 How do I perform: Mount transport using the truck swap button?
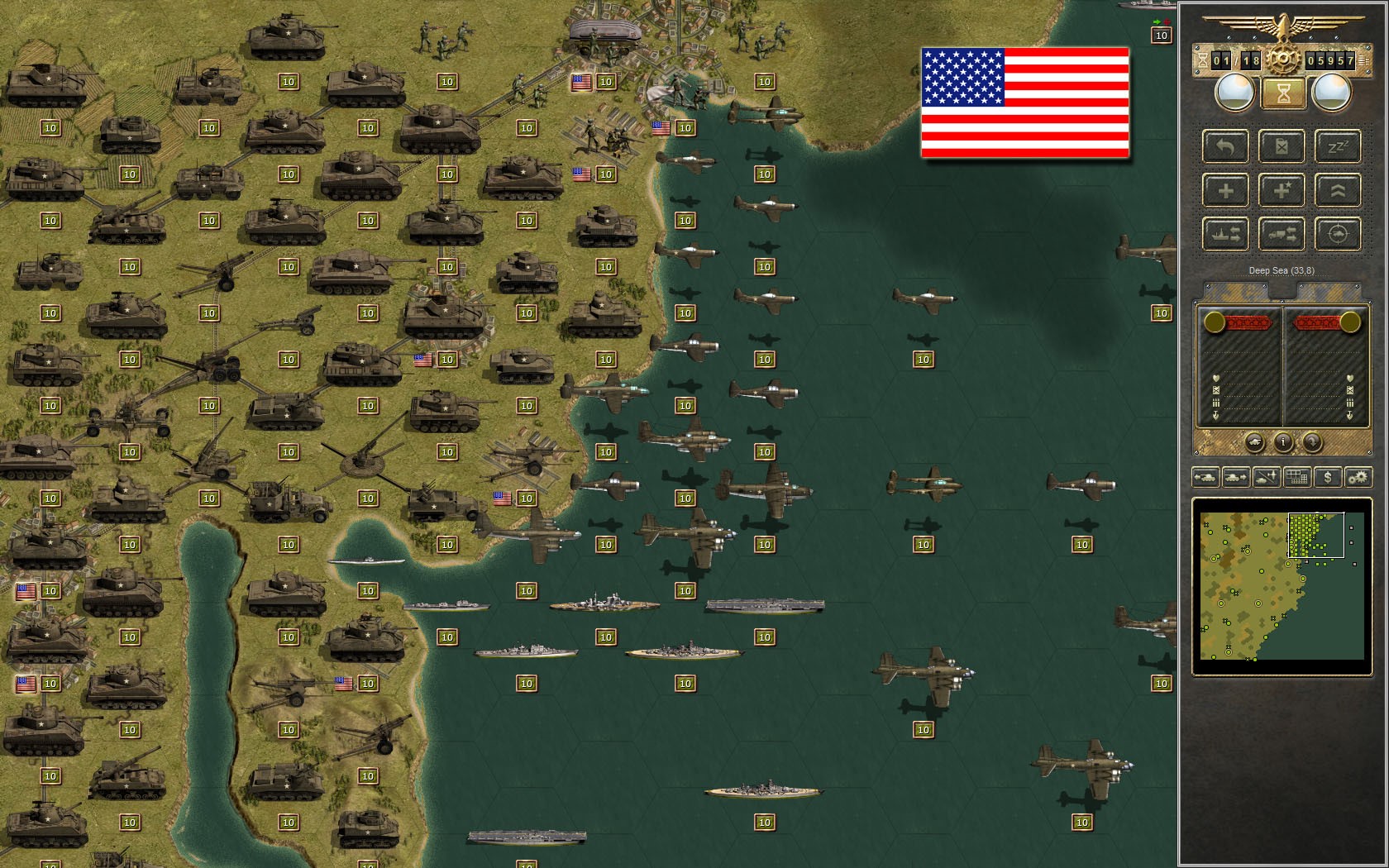[x=1282, y=235]
